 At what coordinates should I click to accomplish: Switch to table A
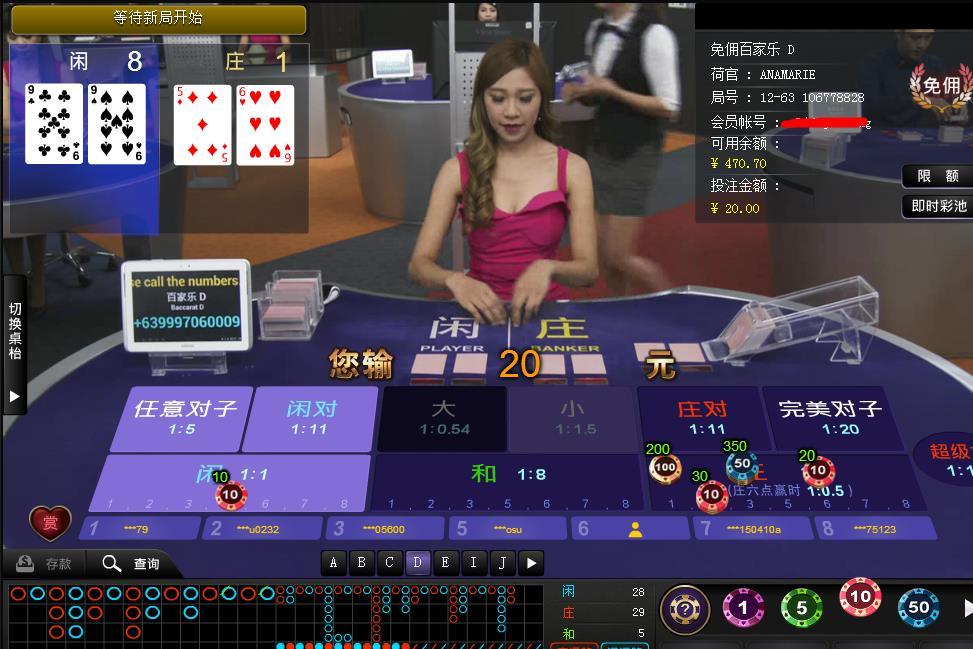tap(334, 562)
